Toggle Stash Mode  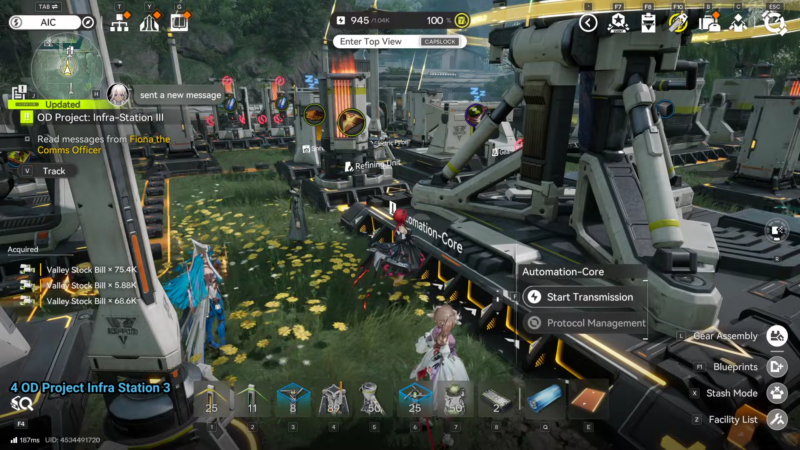pos(776,393)
